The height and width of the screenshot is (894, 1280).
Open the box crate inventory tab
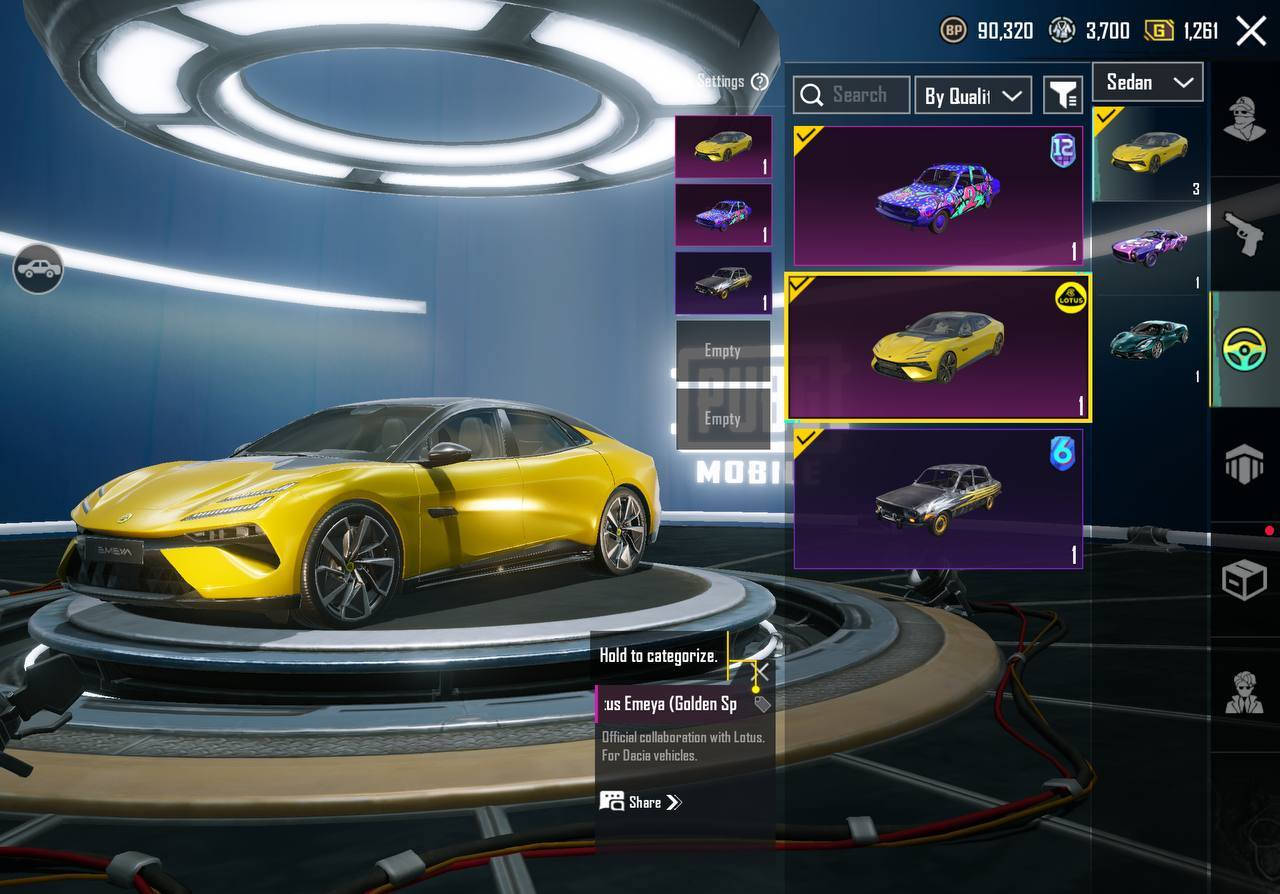point(1244,580)
